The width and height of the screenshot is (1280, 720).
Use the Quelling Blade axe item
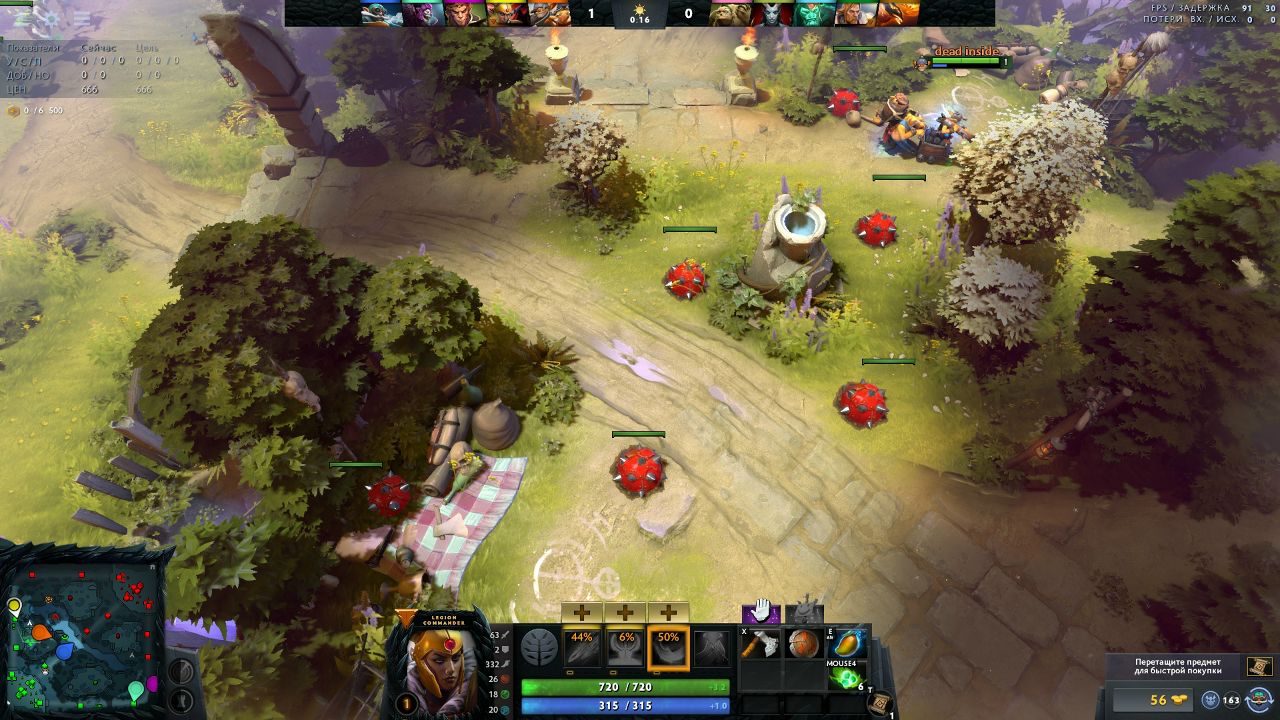click(x=759, y=644)
